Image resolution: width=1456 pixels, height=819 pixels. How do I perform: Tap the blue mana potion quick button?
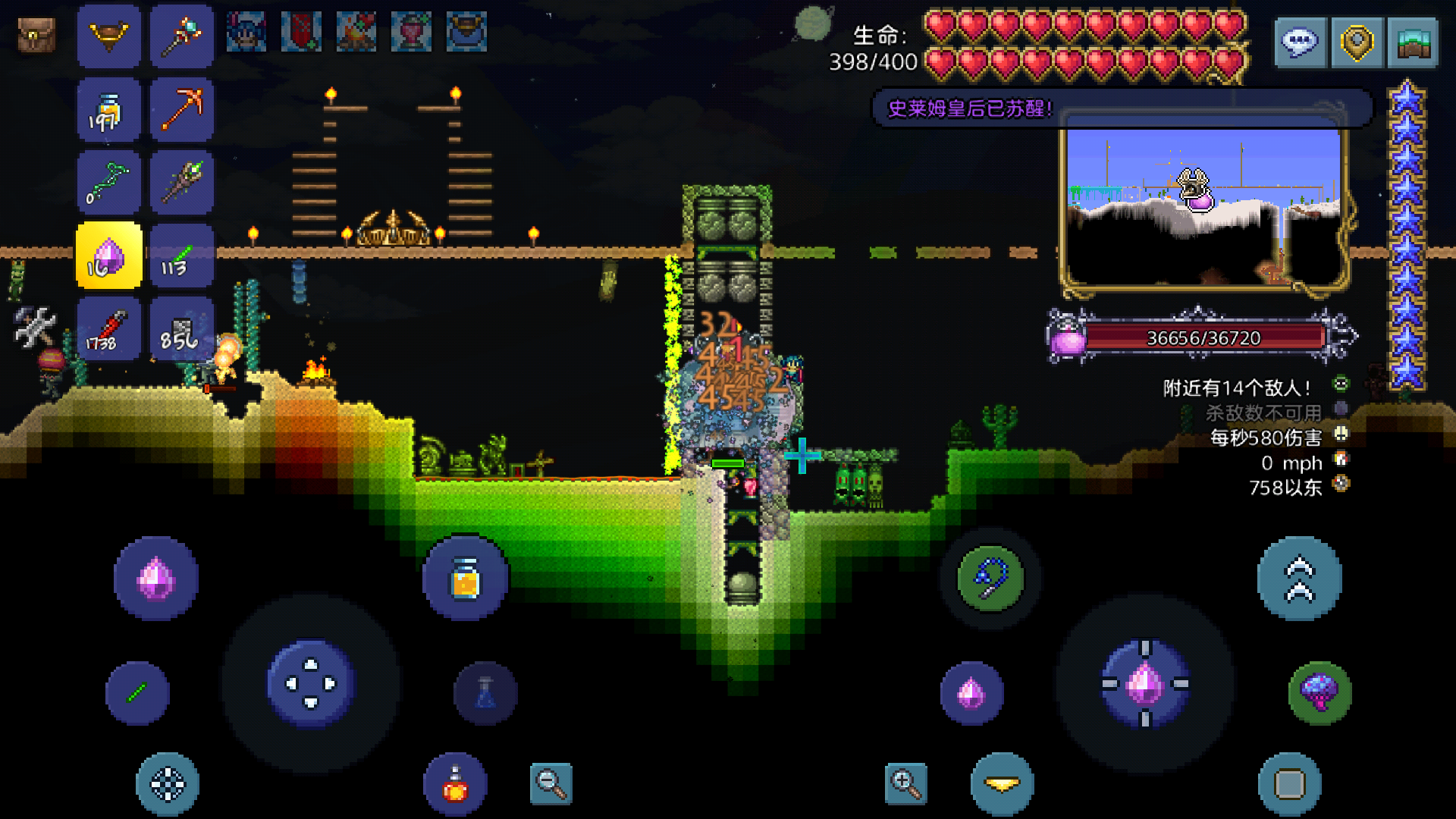[485, 692]
